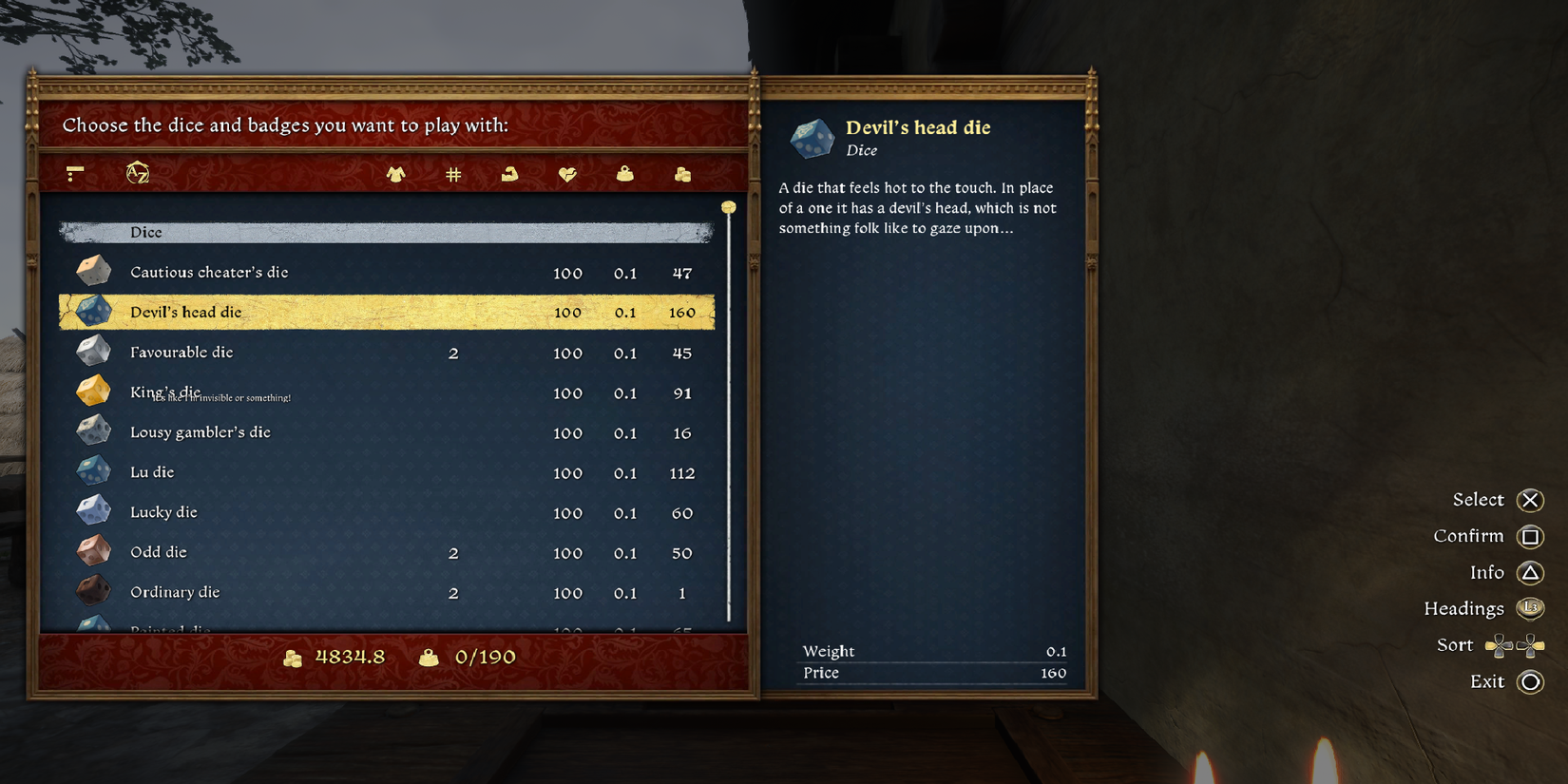Click the quantity (#) column header icon
The width and height of the screenshot is (1568, 784).
click(453, 174)
